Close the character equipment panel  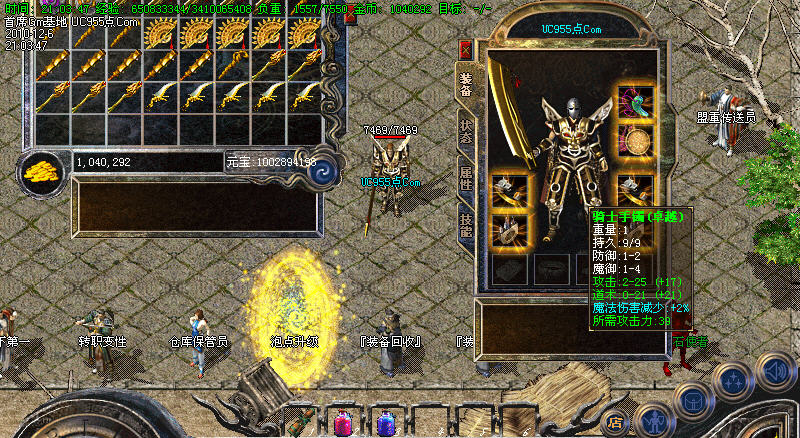(465, 49)
